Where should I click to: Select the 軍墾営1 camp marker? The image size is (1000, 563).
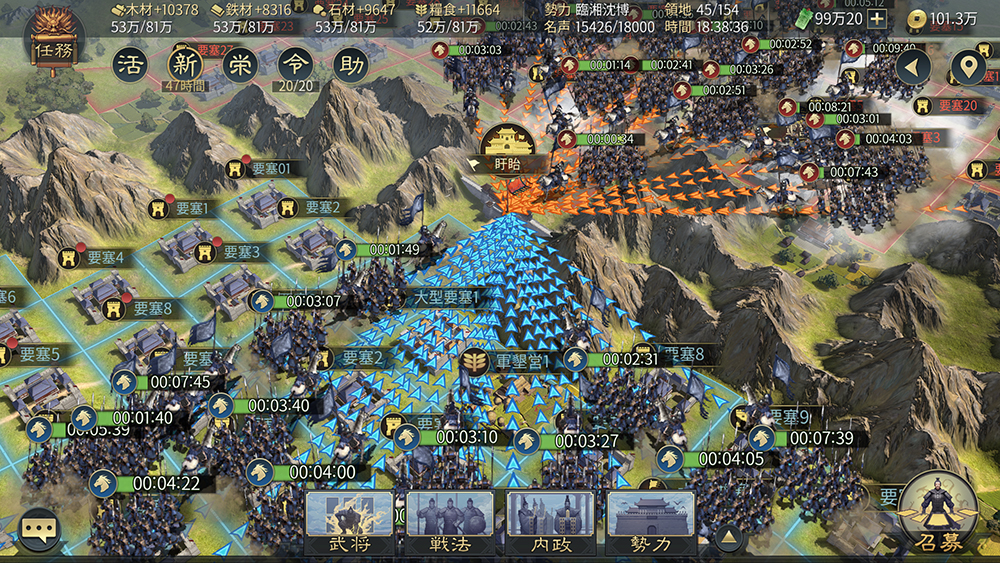tap(508, 360)
